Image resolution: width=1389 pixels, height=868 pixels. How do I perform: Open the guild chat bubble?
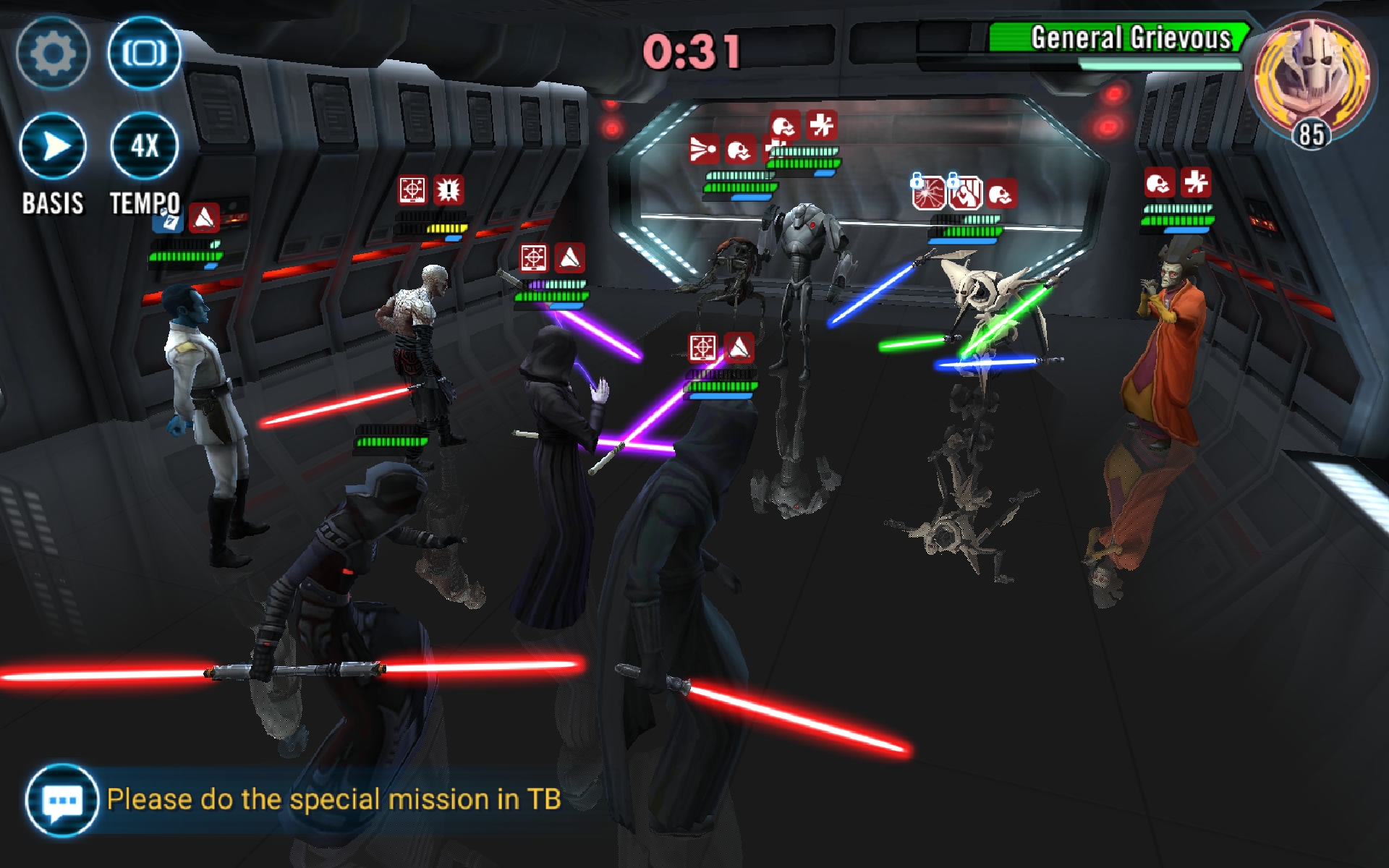pyautogui.click(x=61, y=800)
